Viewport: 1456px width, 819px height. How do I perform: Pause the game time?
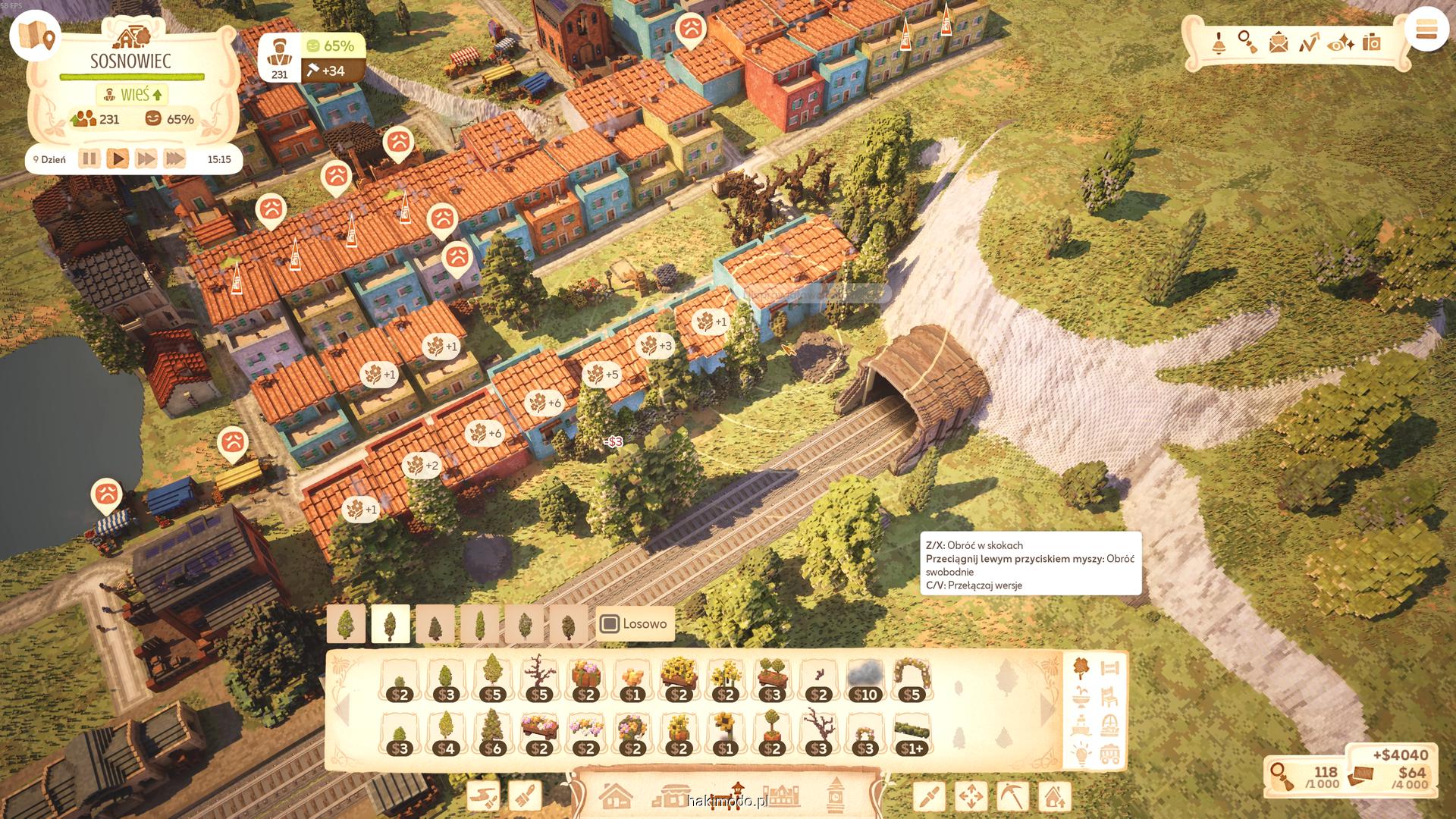point(89,159)
